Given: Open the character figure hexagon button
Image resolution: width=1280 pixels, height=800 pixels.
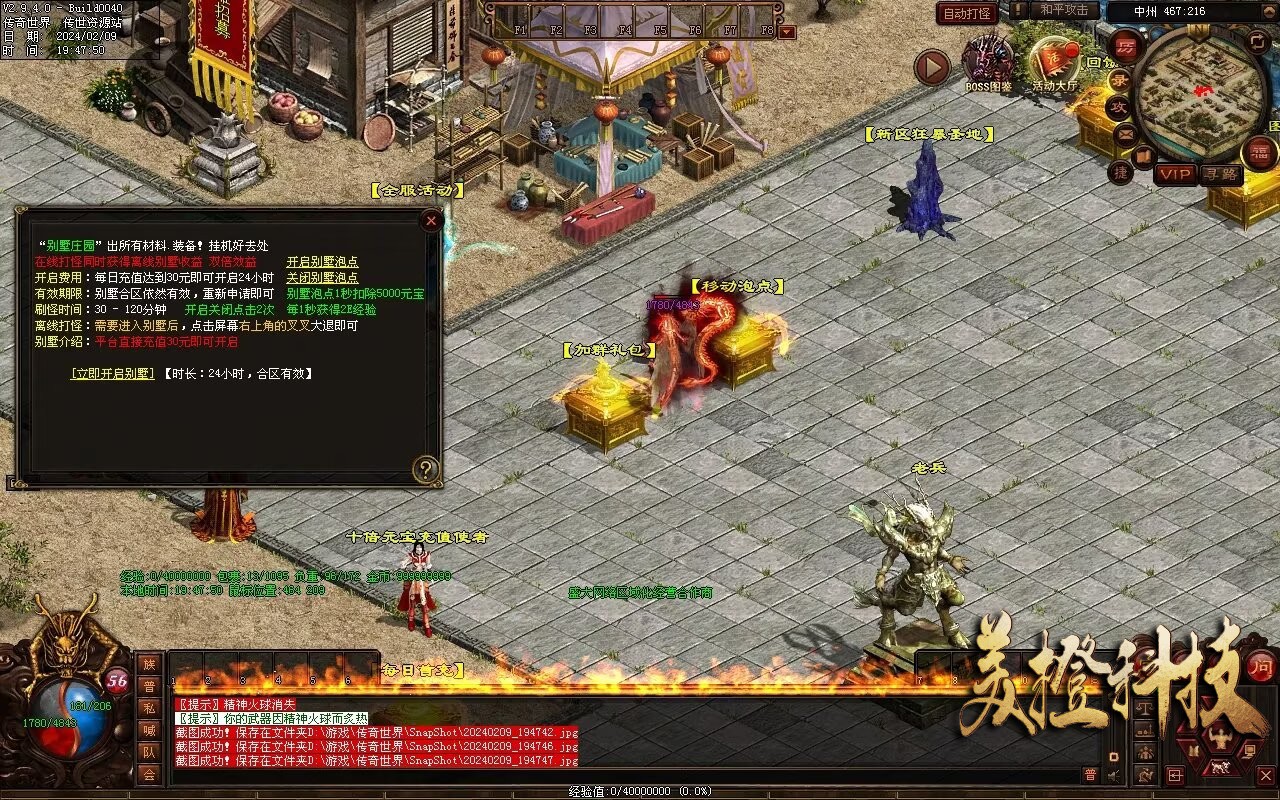Looking at the screenshot, I should point(1219,741).
